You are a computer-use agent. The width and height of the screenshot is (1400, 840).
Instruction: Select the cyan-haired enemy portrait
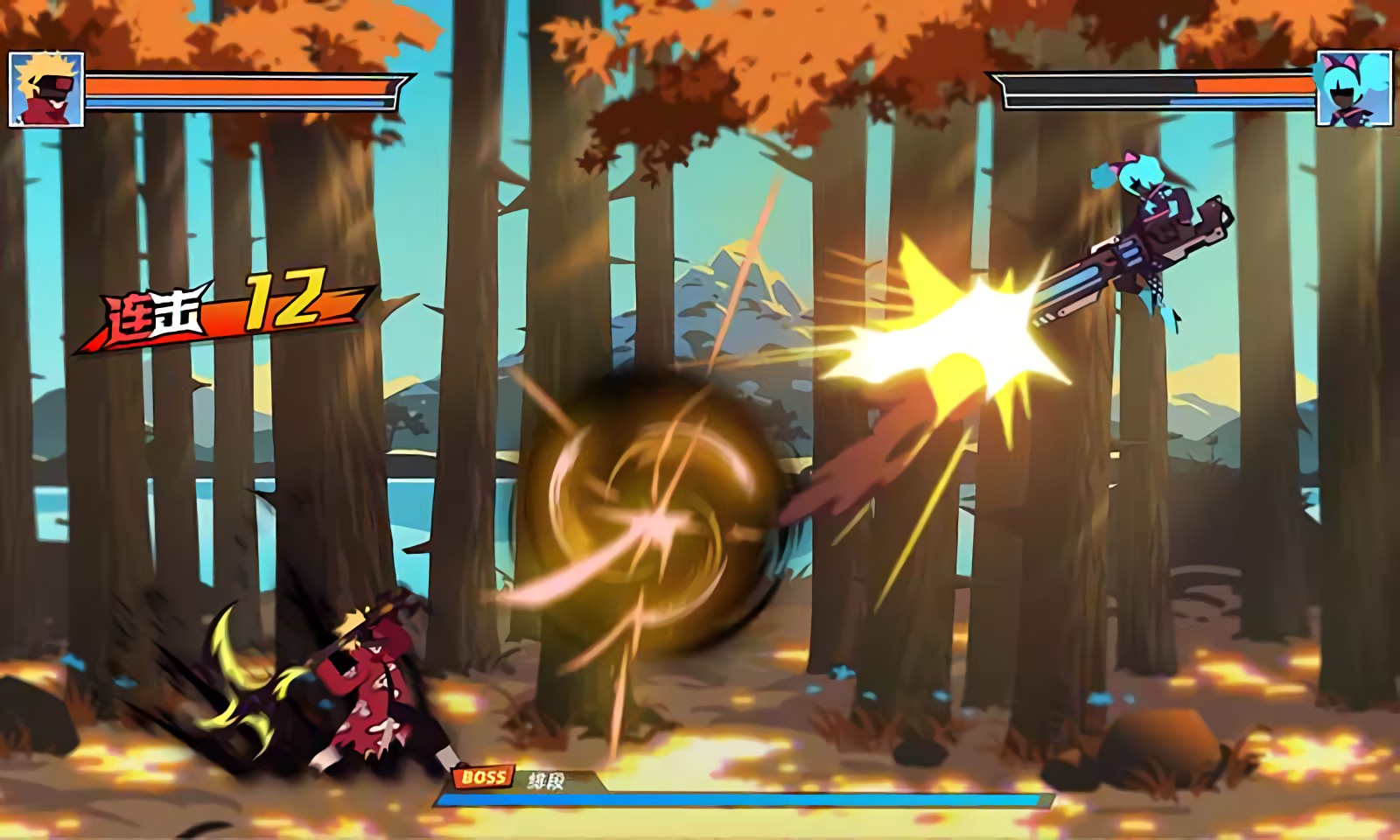point(1354,88)
